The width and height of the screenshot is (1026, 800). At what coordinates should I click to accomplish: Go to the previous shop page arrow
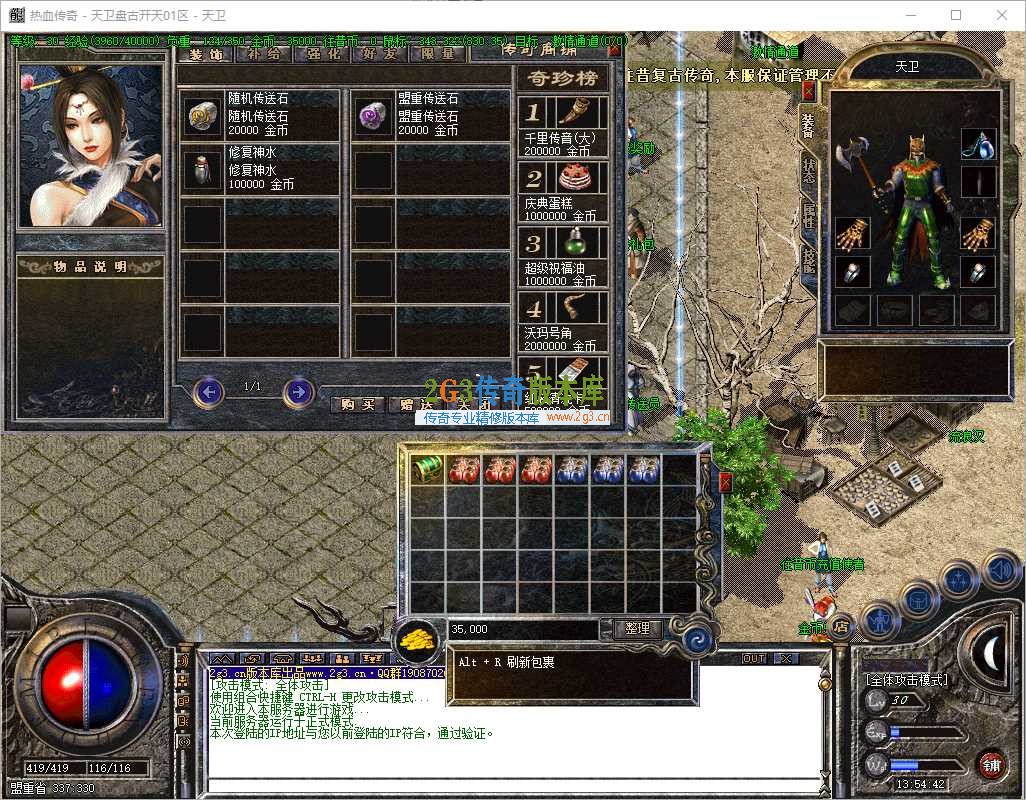[208, 391]
